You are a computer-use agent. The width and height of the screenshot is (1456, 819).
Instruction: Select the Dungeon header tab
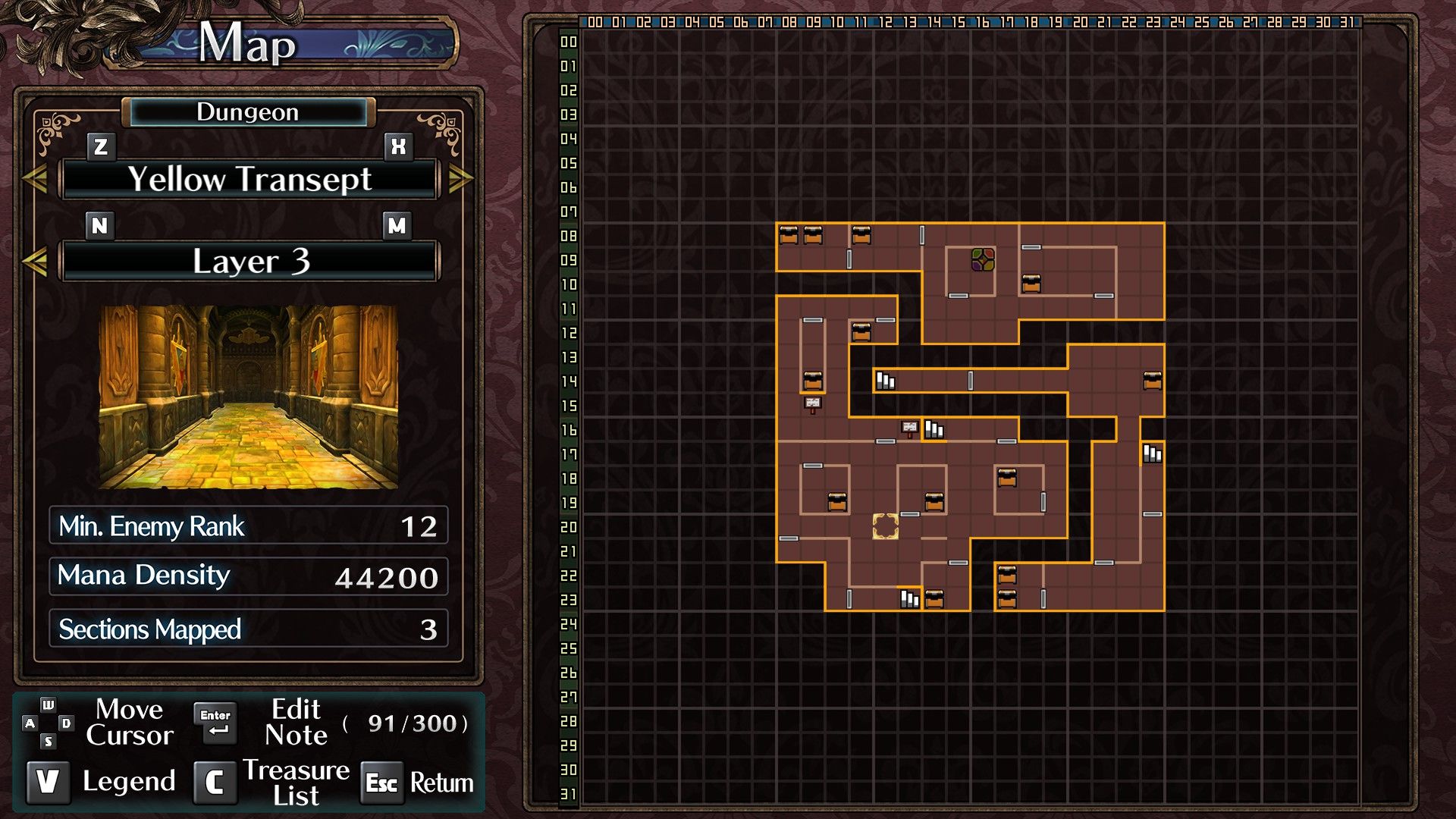247,112
